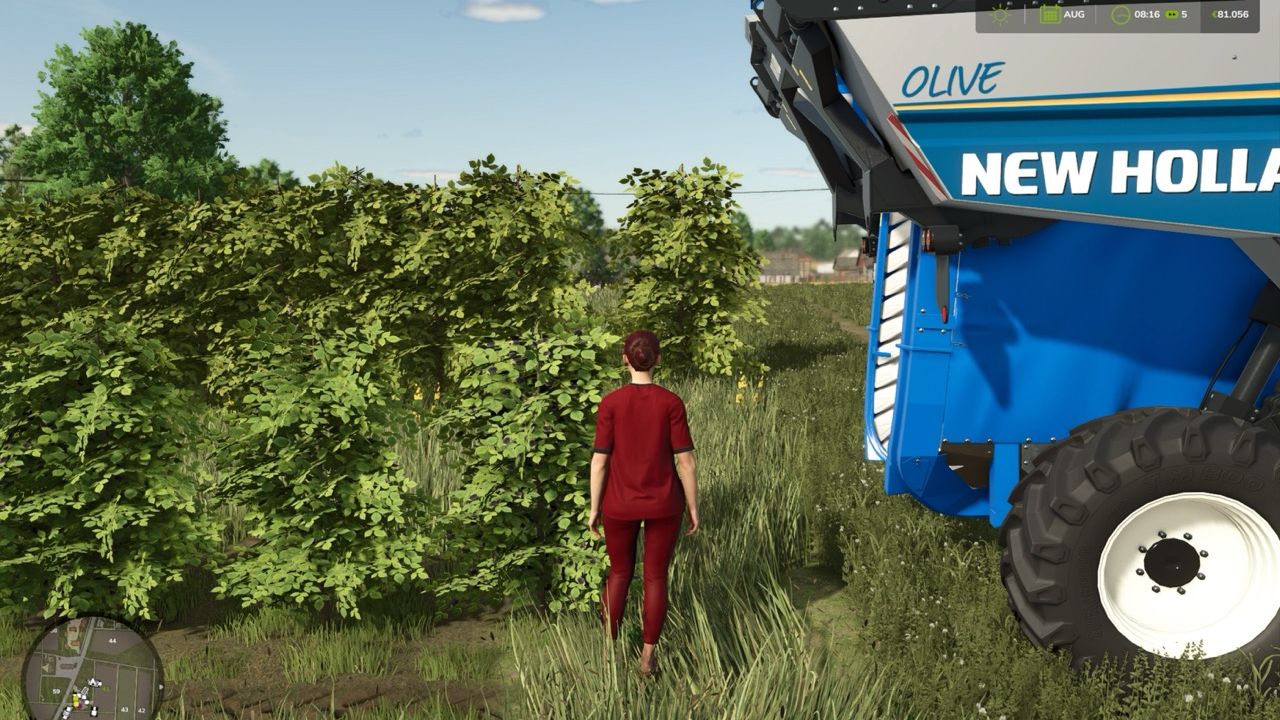Toggle the weather forecast display

tap(1001, 15)
